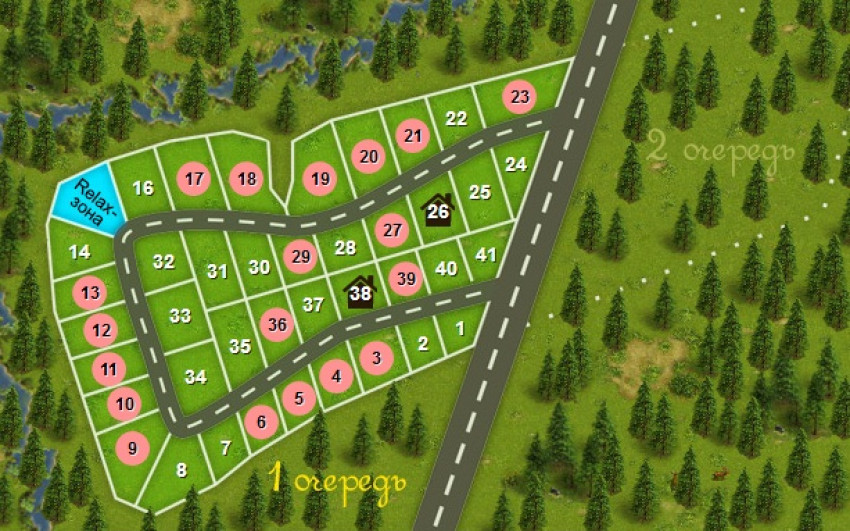This screenshot has width=850, height=531.
Task: Select pink-marked plot 17
Action: 194,180
